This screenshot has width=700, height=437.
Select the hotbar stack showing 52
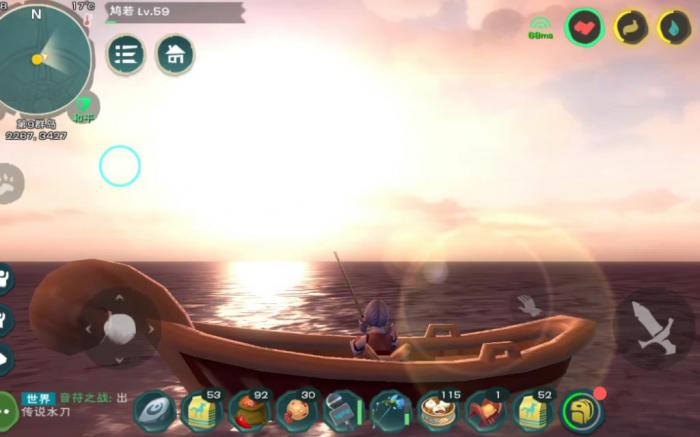534,411
